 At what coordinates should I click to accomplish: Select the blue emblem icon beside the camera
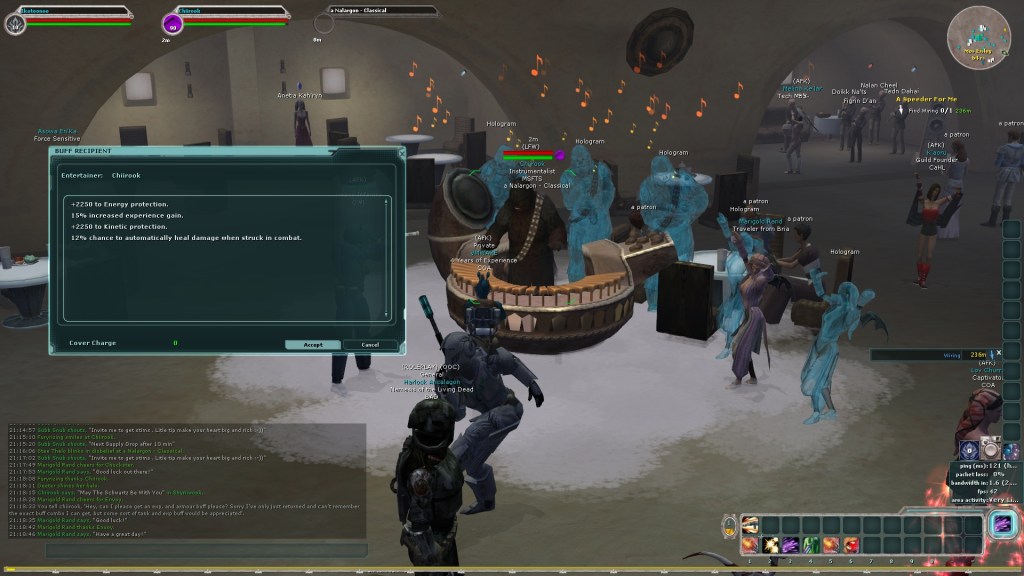[x=969, y=450]
